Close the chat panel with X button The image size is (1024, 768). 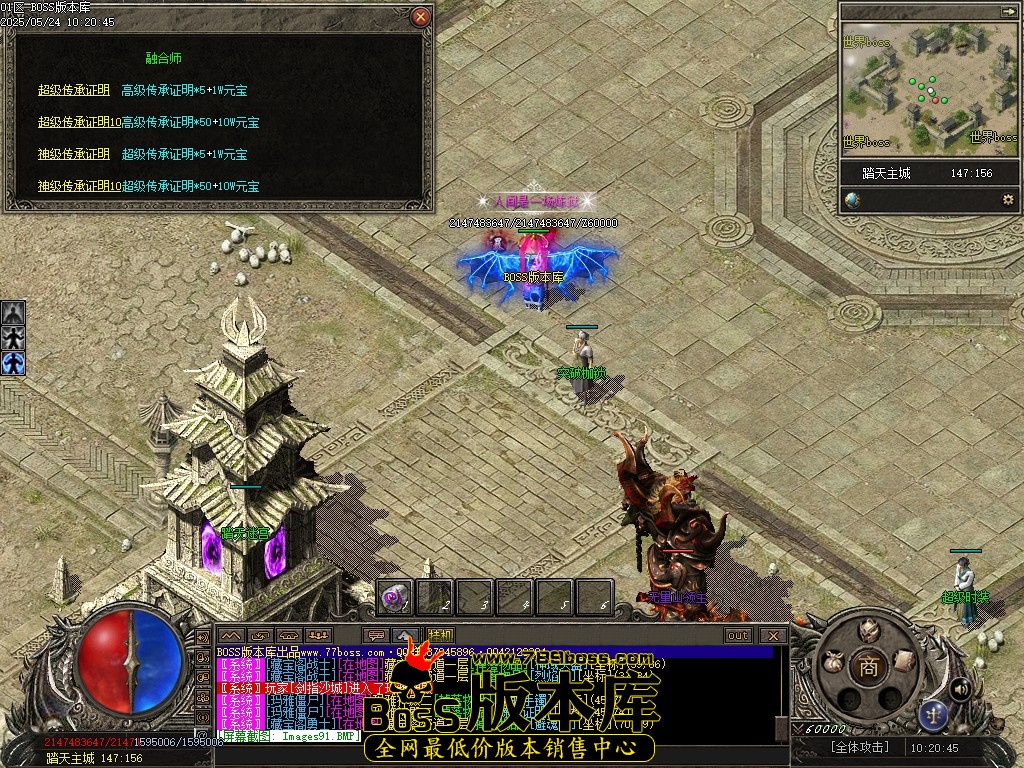[772, 635]
